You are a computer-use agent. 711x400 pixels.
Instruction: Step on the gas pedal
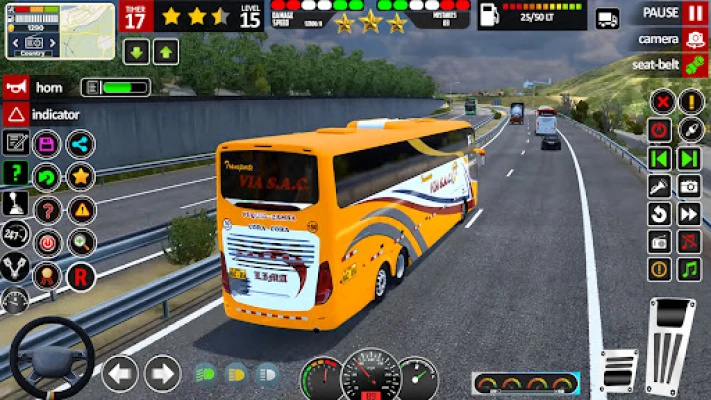tap(671, 340)
